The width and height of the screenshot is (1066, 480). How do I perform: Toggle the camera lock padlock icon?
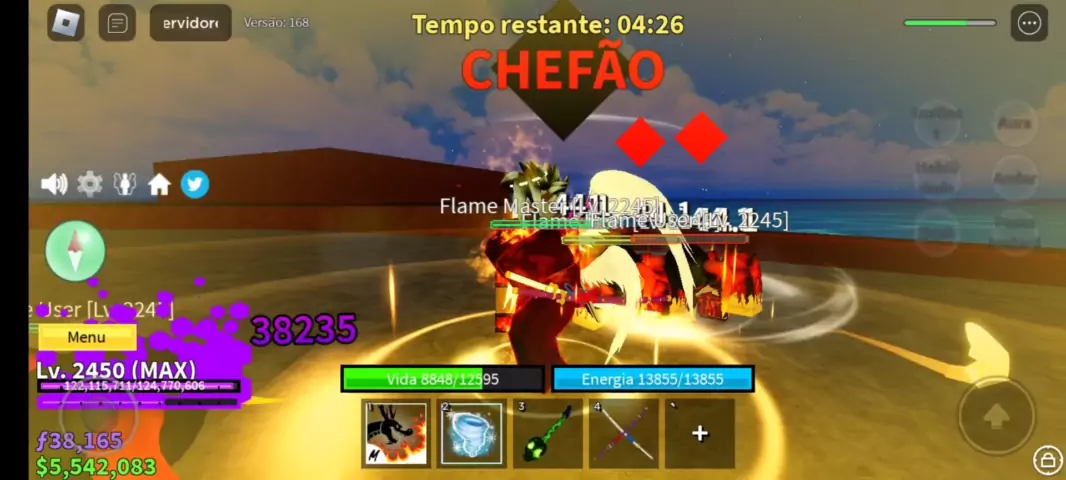tap(1046, 459)
